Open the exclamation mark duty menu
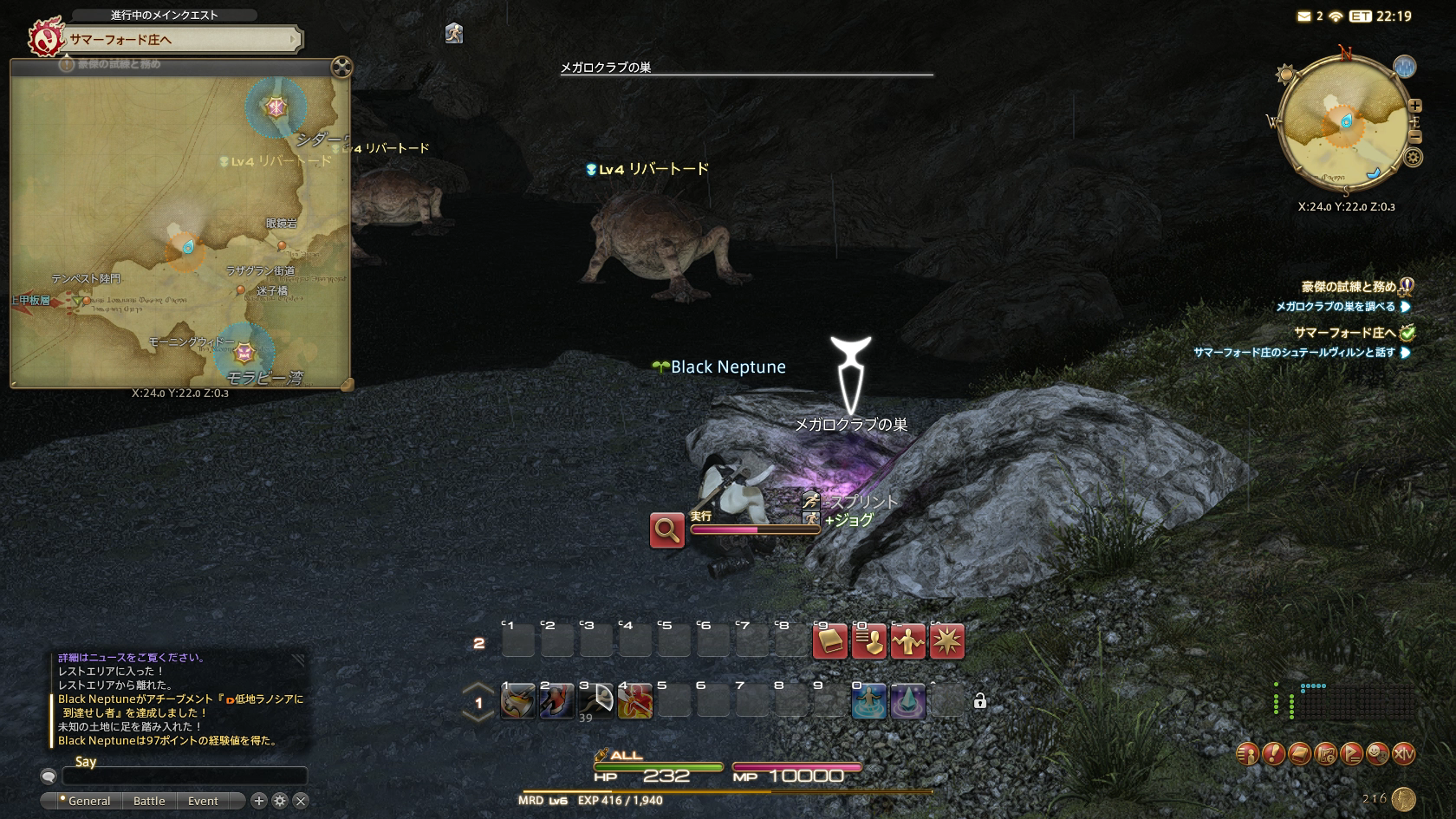This screenshot has height=819, width=1456. coord(1273,754)
